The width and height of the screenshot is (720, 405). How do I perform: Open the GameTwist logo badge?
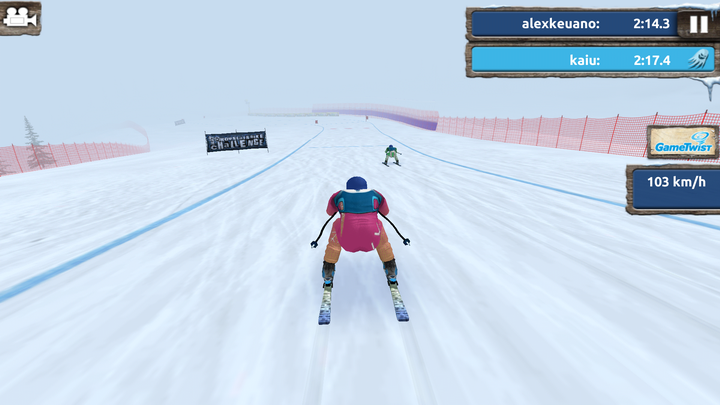pos(682,142)
